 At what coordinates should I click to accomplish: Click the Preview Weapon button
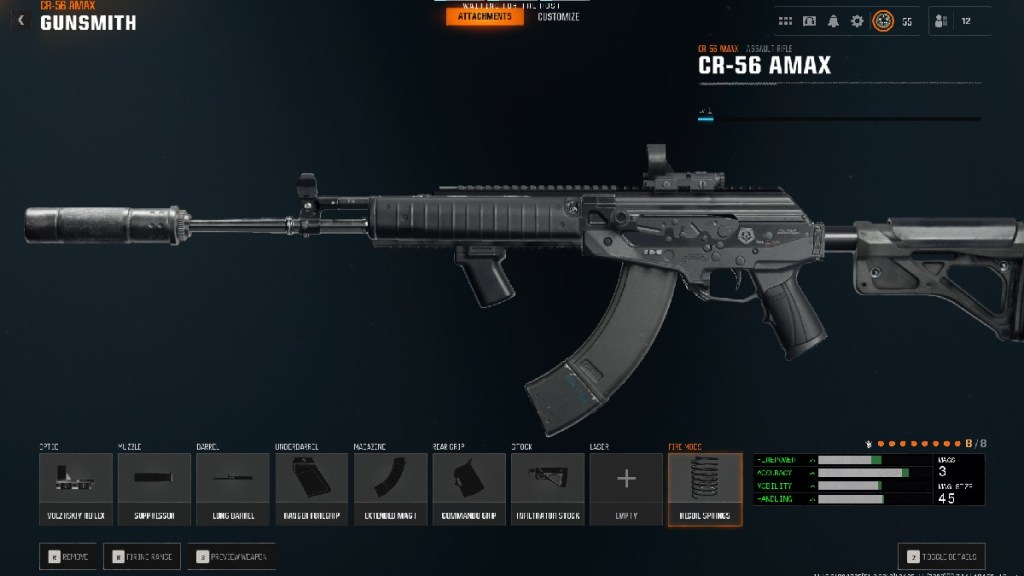[x=231, y=556]
